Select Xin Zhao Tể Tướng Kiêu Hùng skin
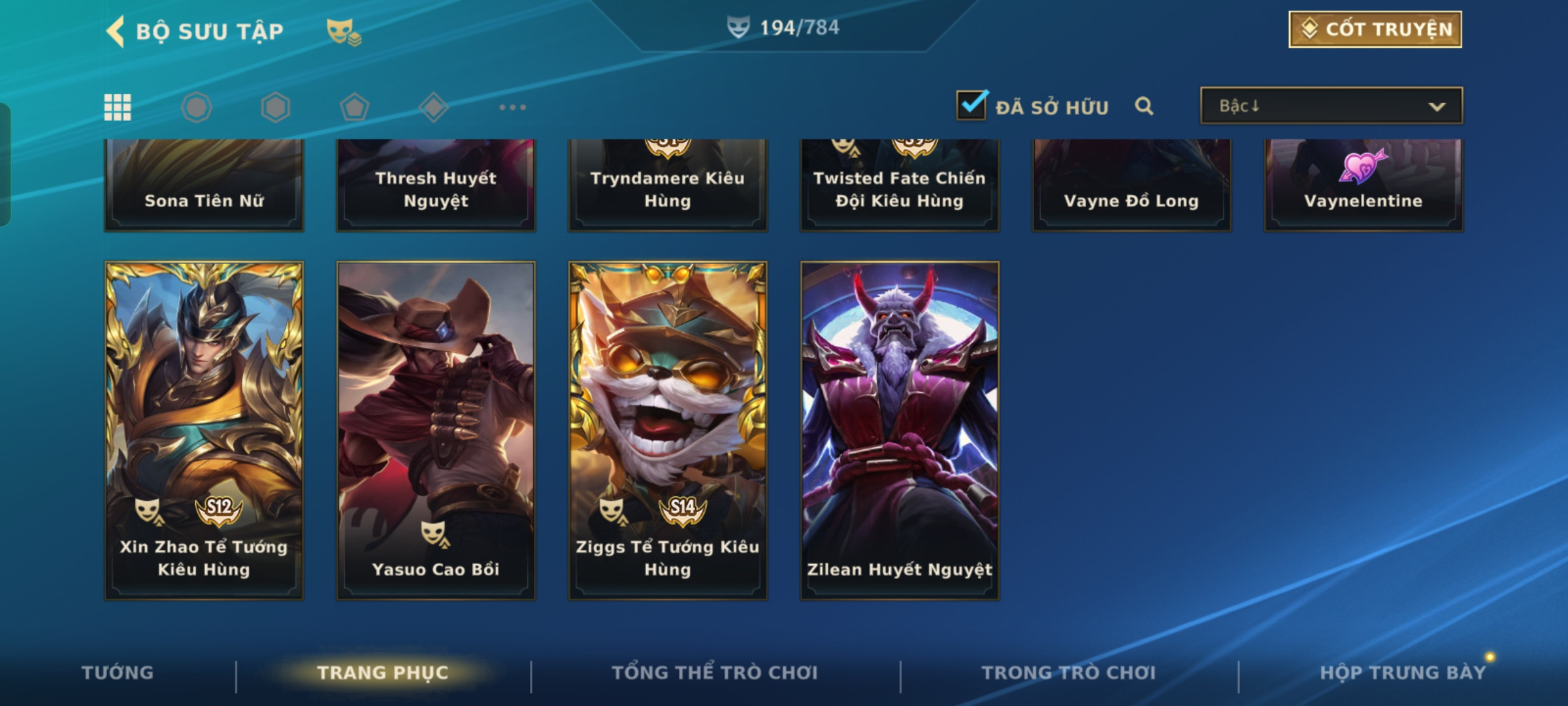Screen dimensions: 1568x706 click(204, 430)
